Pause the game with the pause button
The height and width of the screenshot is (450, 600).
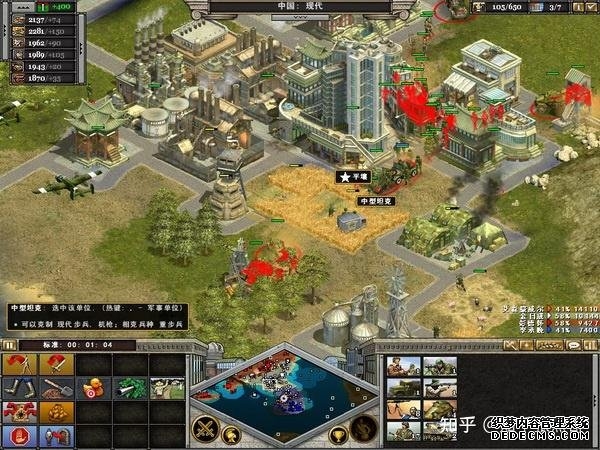point(9,345)
